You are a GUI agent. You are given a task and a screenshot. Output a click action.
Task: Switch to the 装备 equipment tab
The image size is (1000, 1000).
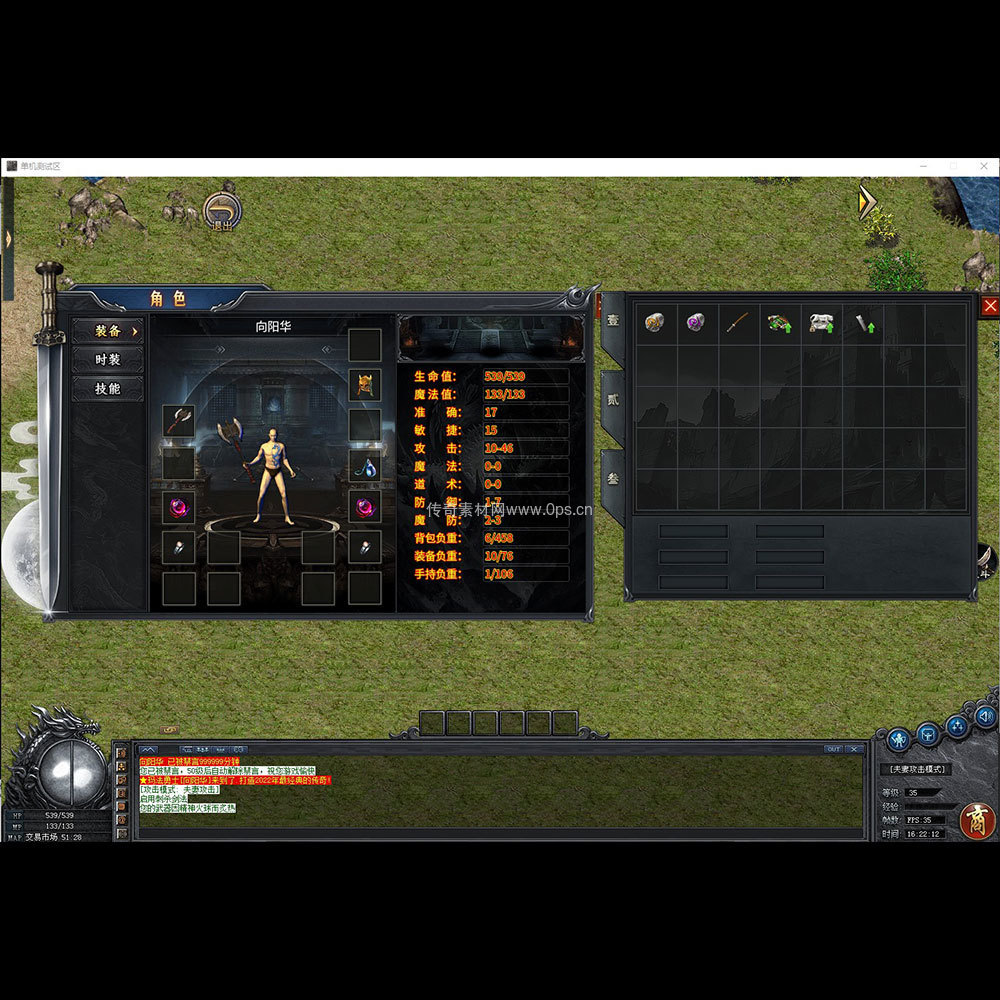click(x=107, y=331)
